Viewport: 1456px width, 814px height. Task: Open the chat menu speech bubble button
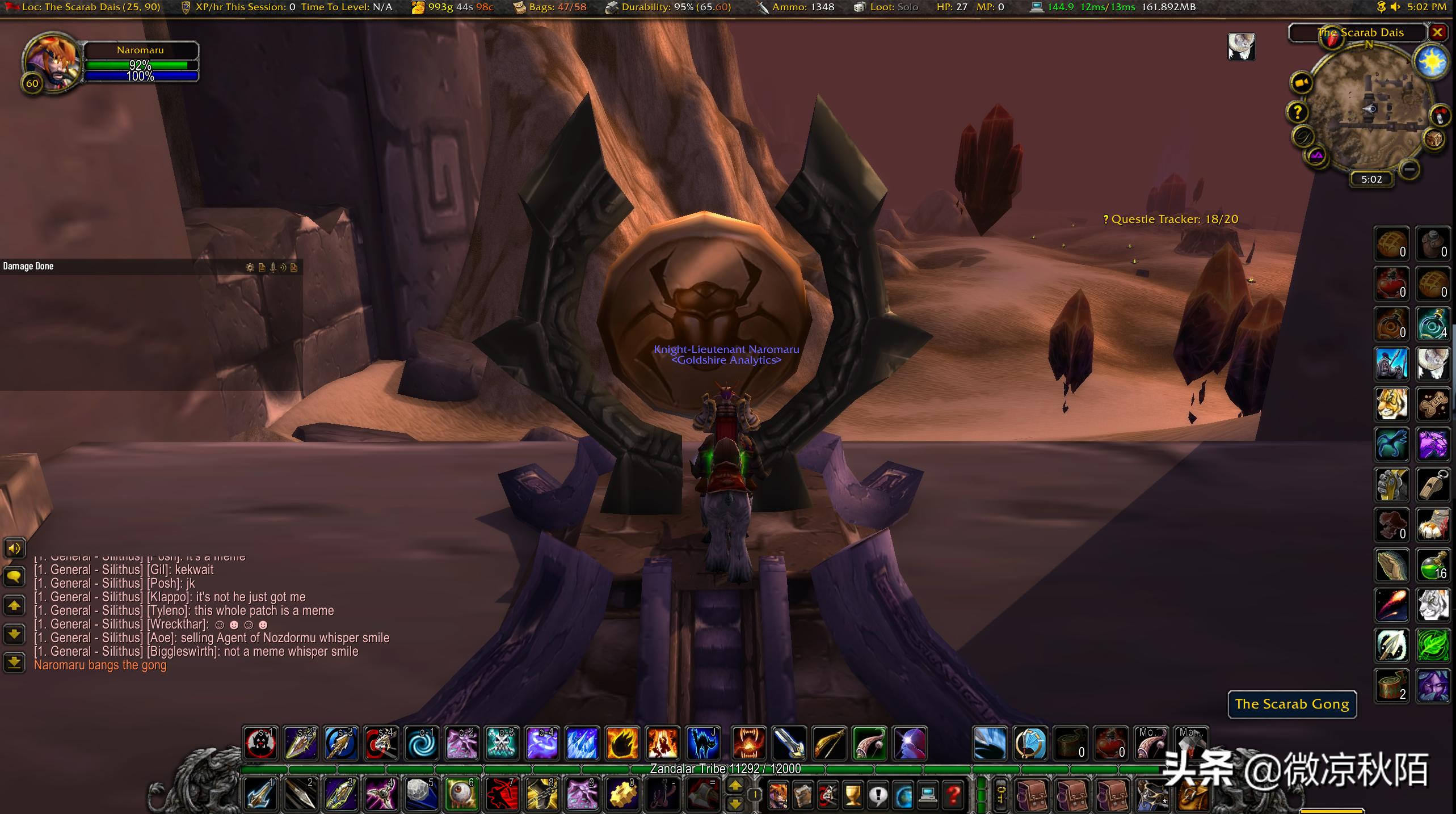[x=14, y=577]
